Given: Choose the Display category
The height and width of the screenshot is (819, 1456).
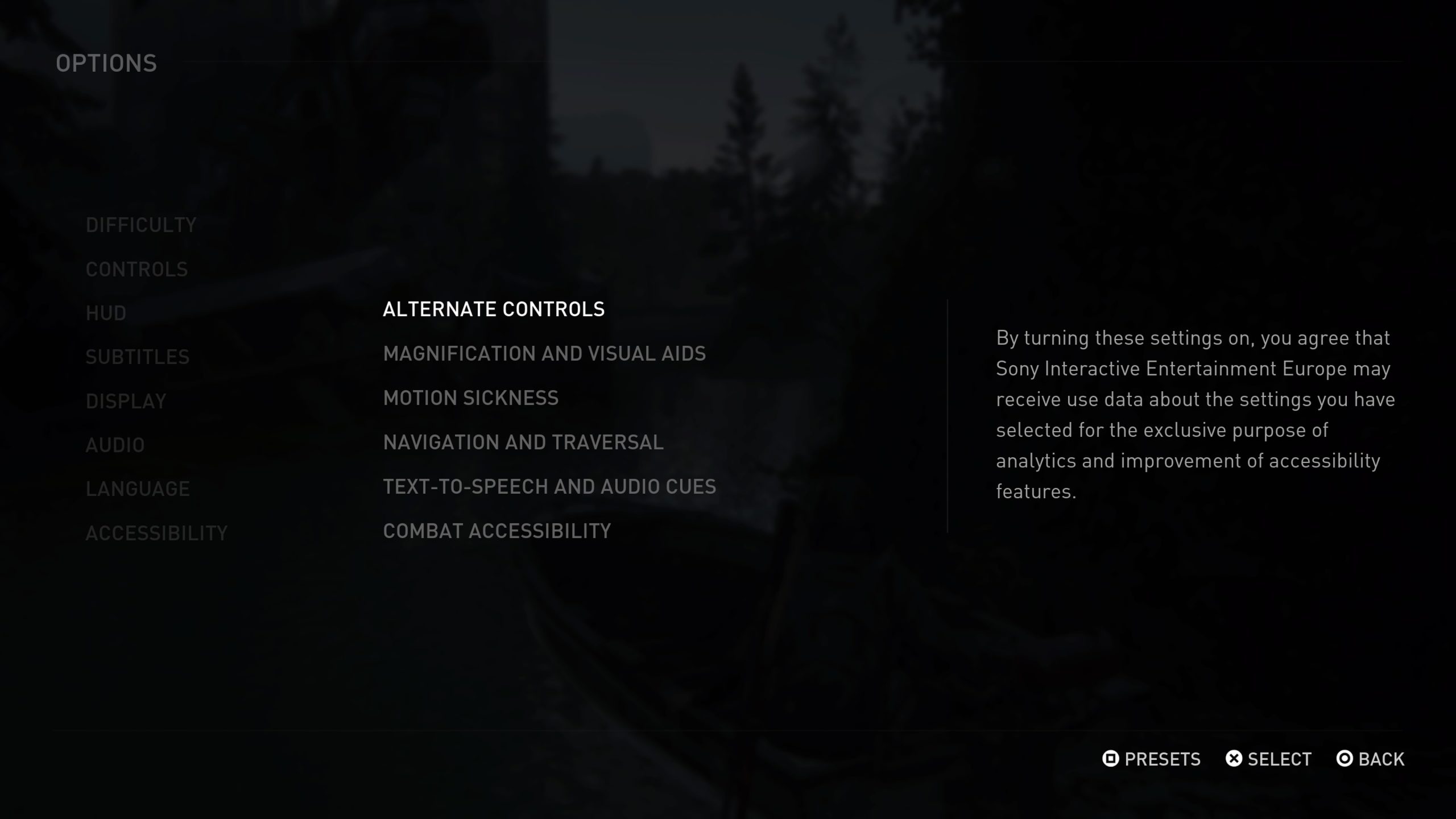Looking at the screenshot, I should [126, 402].
